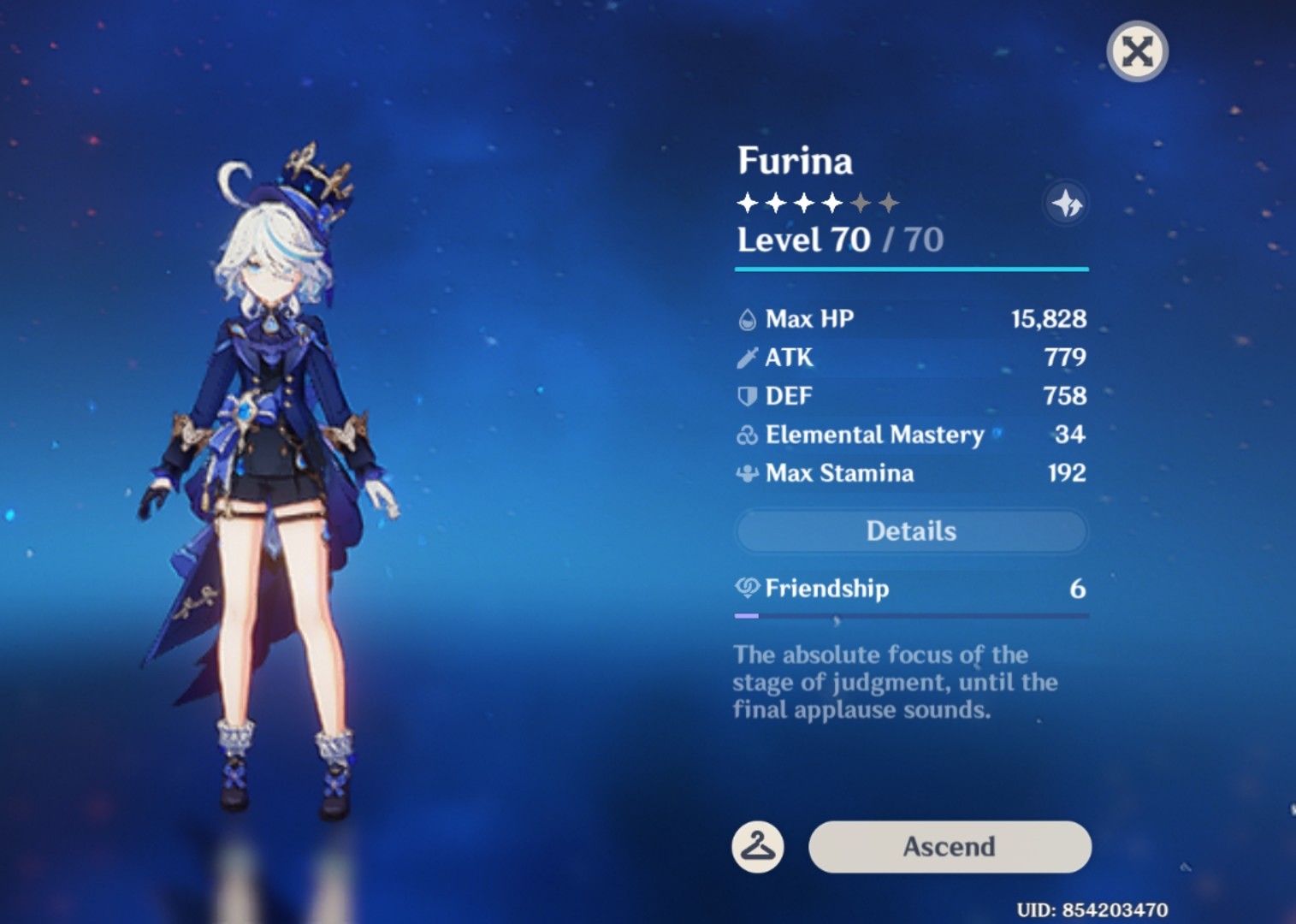Click the Friendship progress bar
Screen dimensions: 1296x924
point(911,615)
